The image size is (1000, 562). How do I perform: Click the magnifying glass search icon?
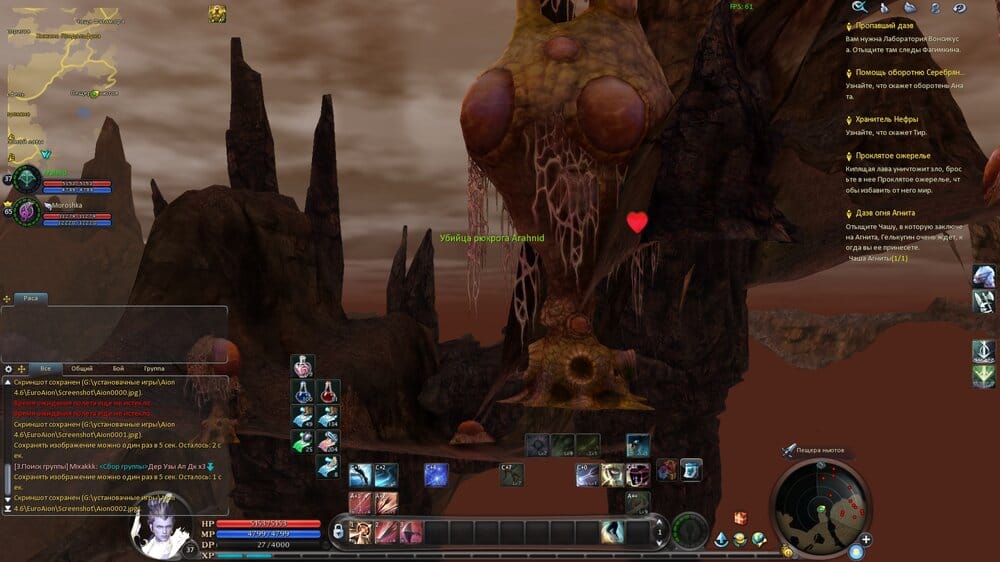point(858,7)
